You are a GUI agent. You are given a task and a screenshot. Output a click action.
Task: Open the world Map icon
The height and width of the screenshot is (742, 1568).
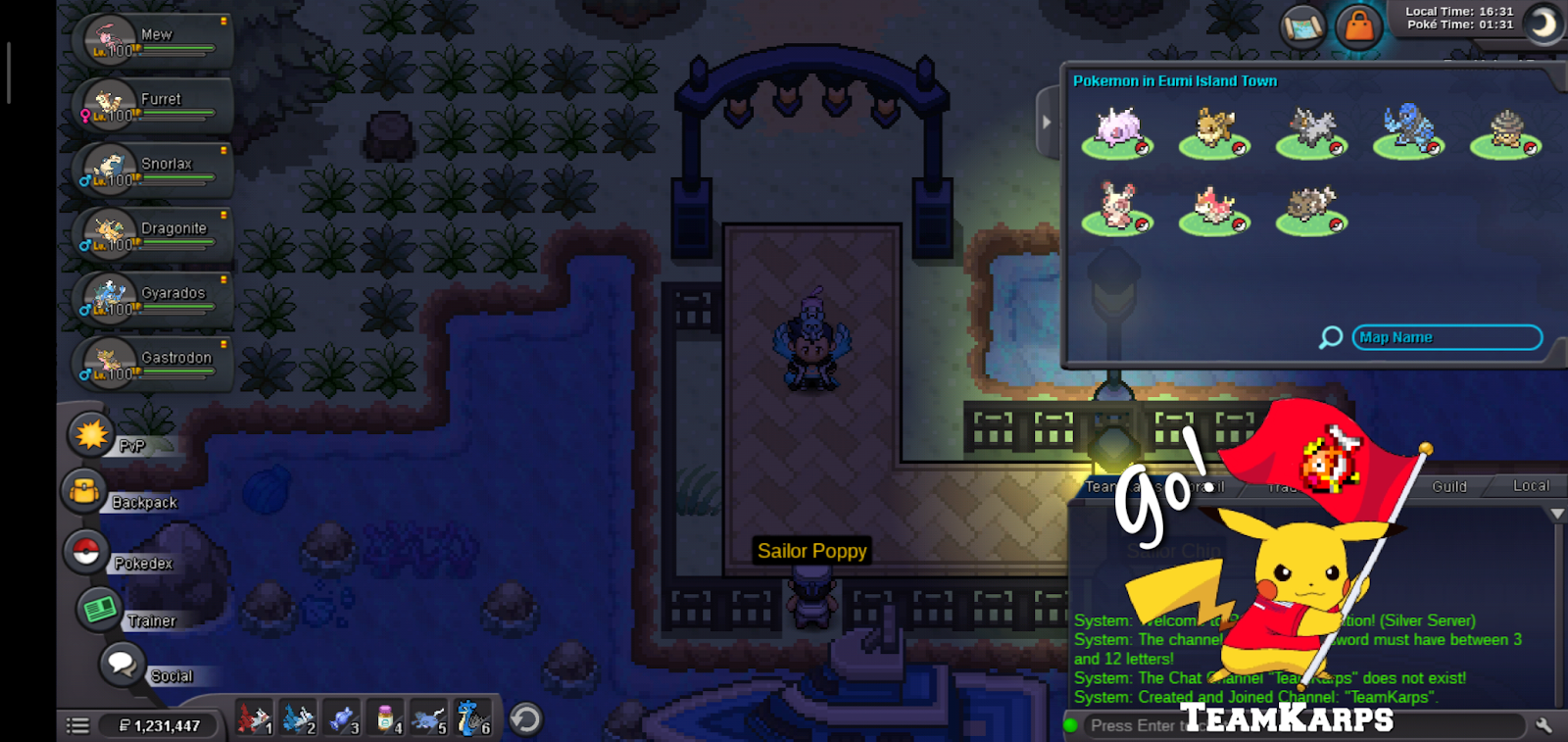pyautogui.click(x=1304, y=26)
